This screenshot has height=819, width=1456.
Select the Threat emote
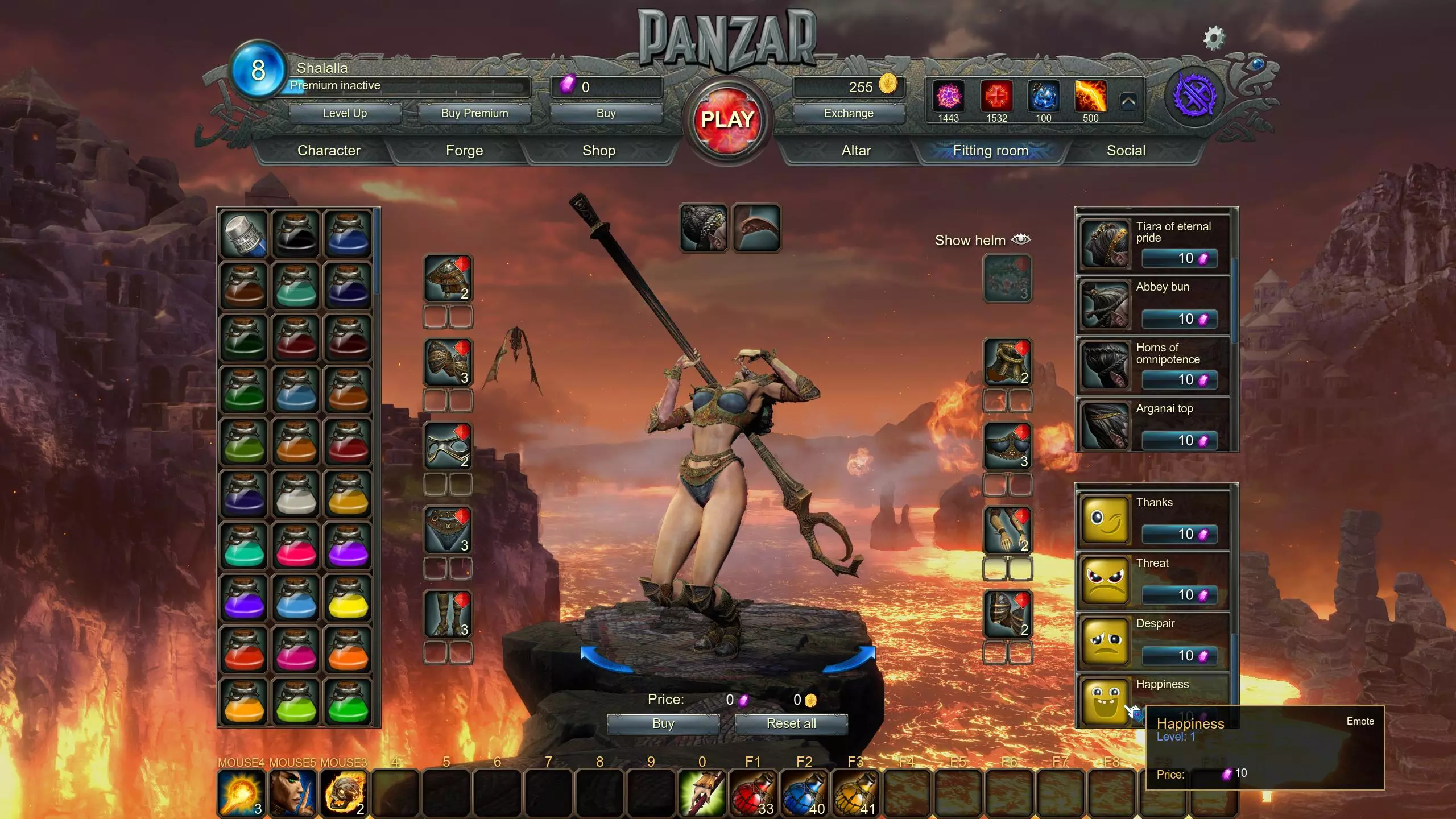[1153, 580]
